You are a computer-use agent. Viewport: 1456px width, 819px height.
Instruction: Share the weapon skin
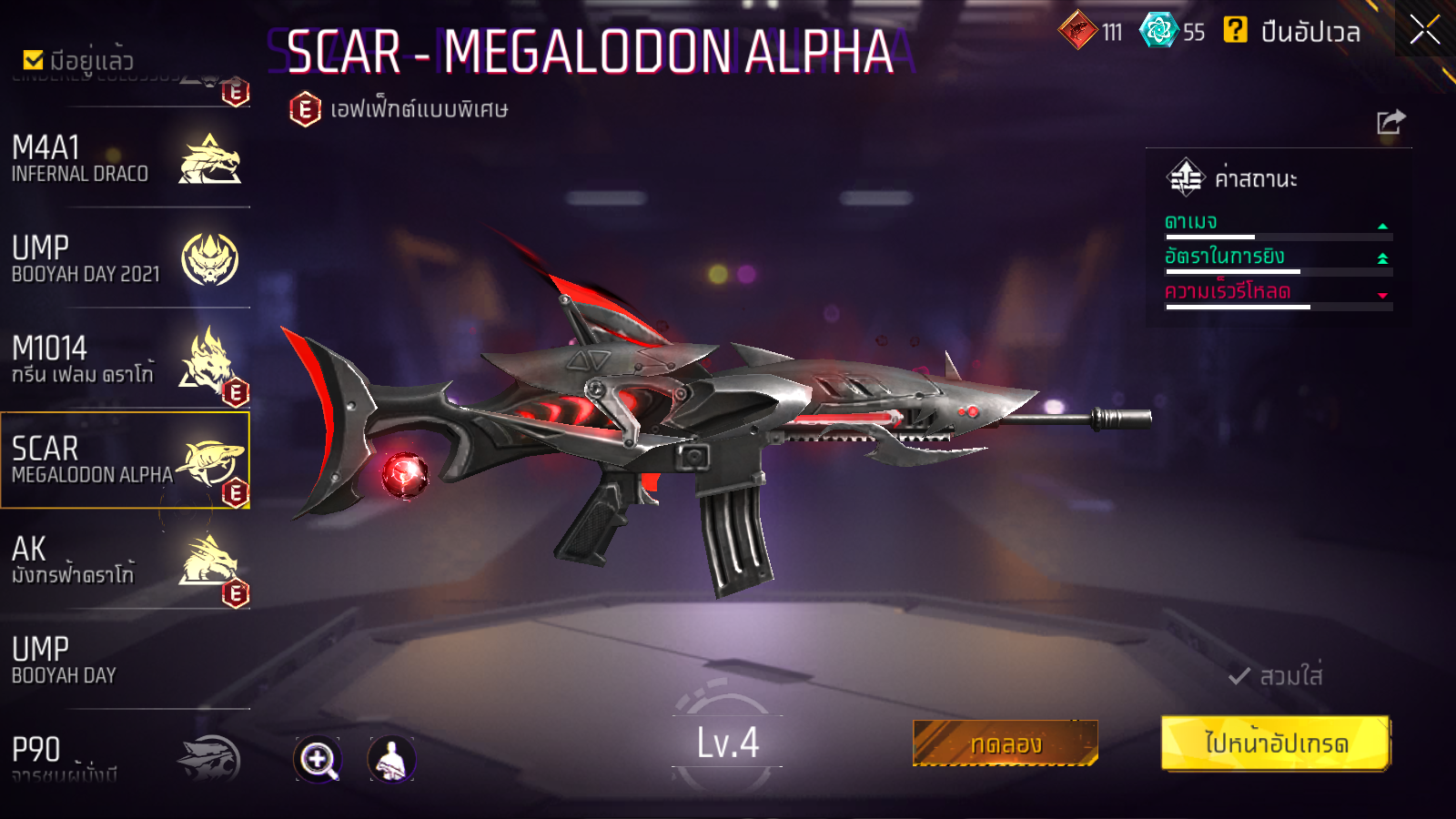(1390, 122)
